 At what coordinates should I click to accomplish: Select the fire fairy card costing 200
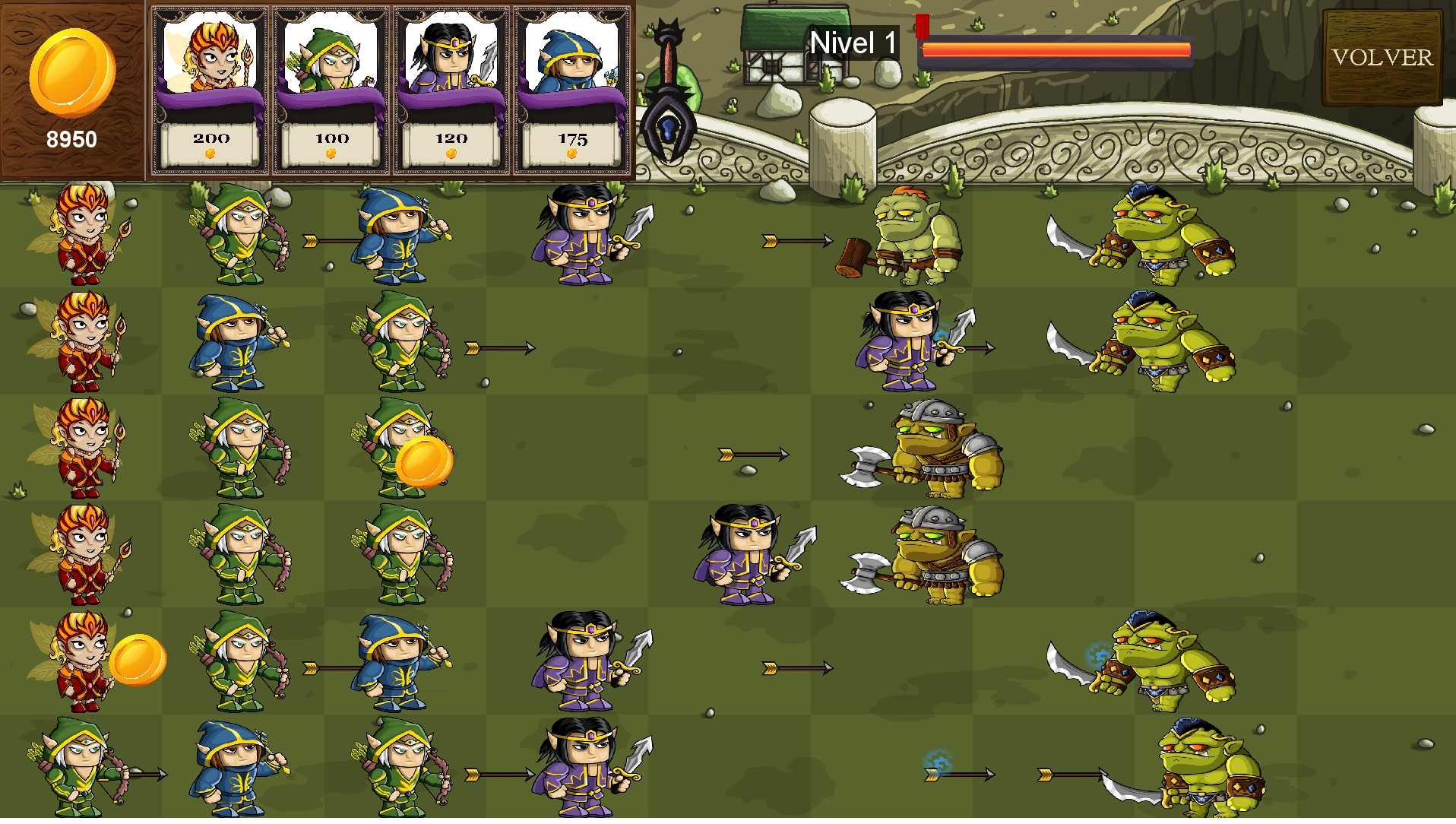[x=210, y=90]
